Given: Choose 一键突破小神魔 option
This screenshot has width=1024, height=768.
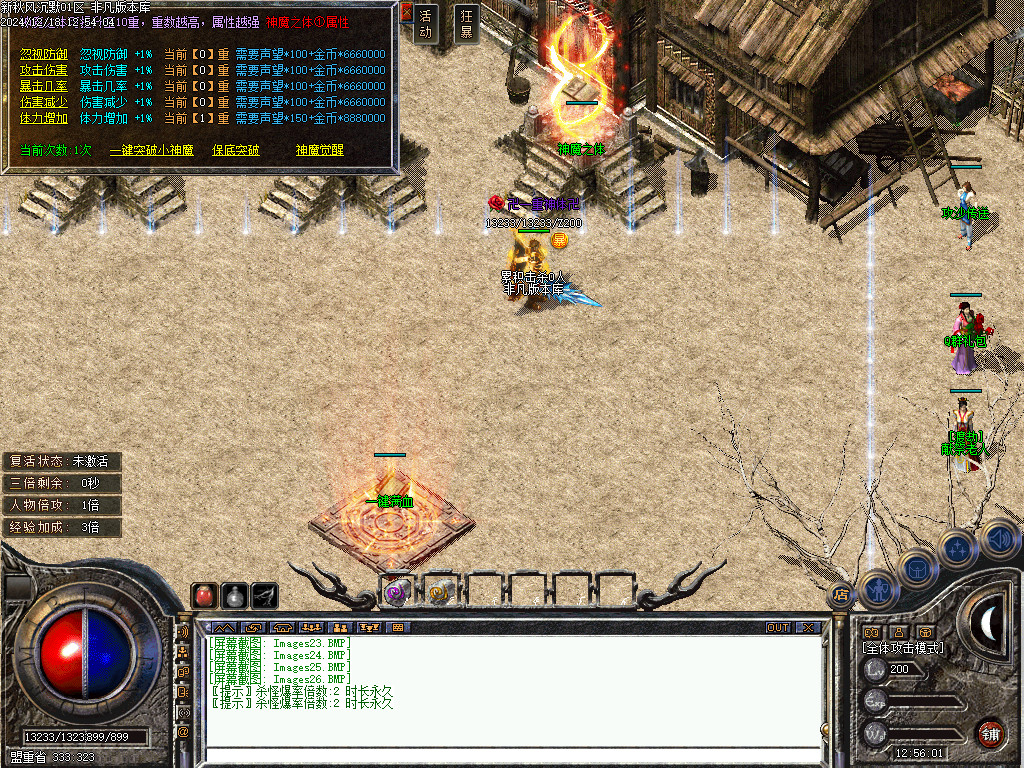Looking at the screenshot, I should tap(151, 150).
